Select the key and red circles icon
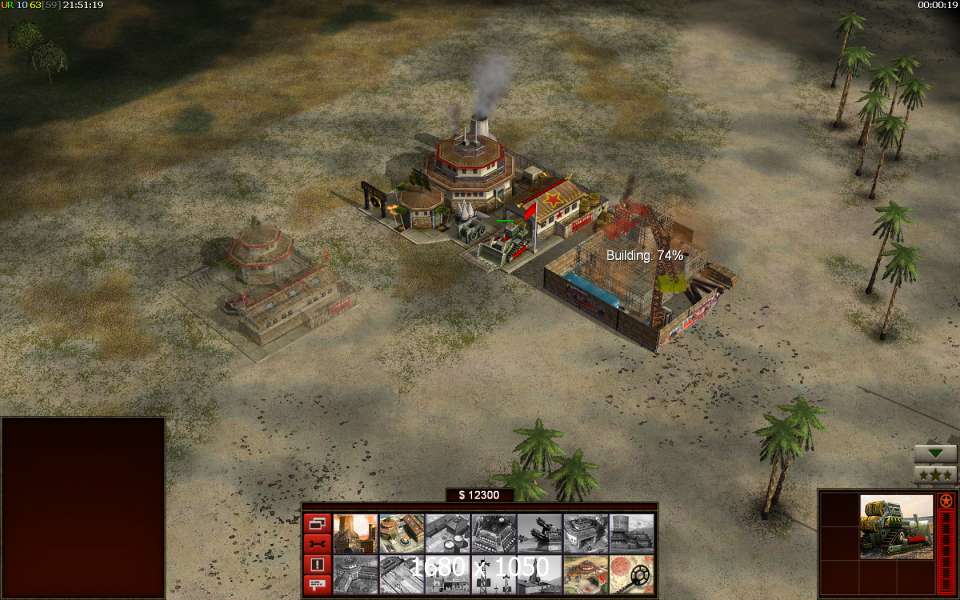This screenshot has height=600, width=960. point(632,574)
